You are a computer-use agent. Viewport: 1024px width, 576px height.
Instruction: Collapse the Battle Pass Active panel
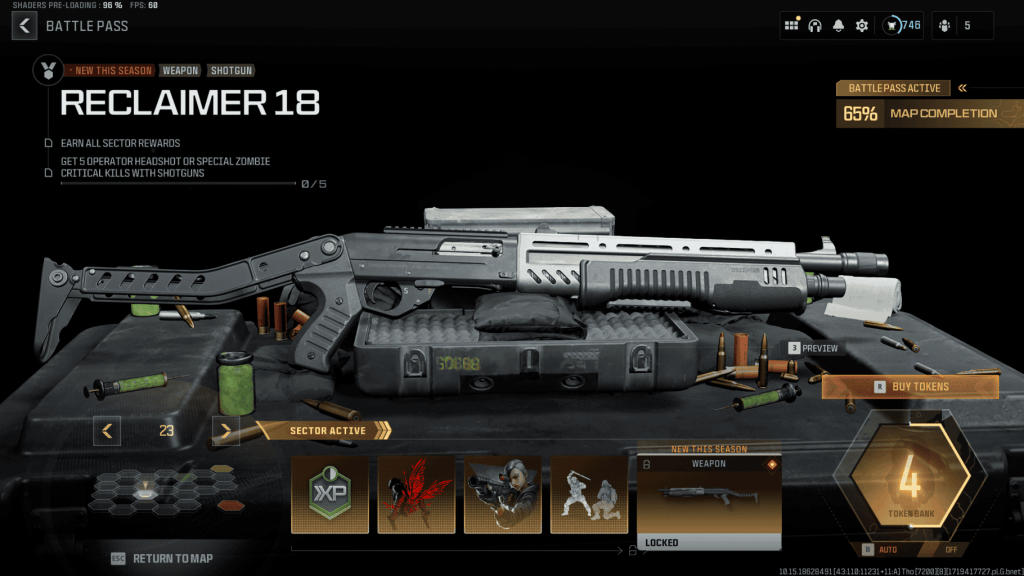tap(962, 88)
